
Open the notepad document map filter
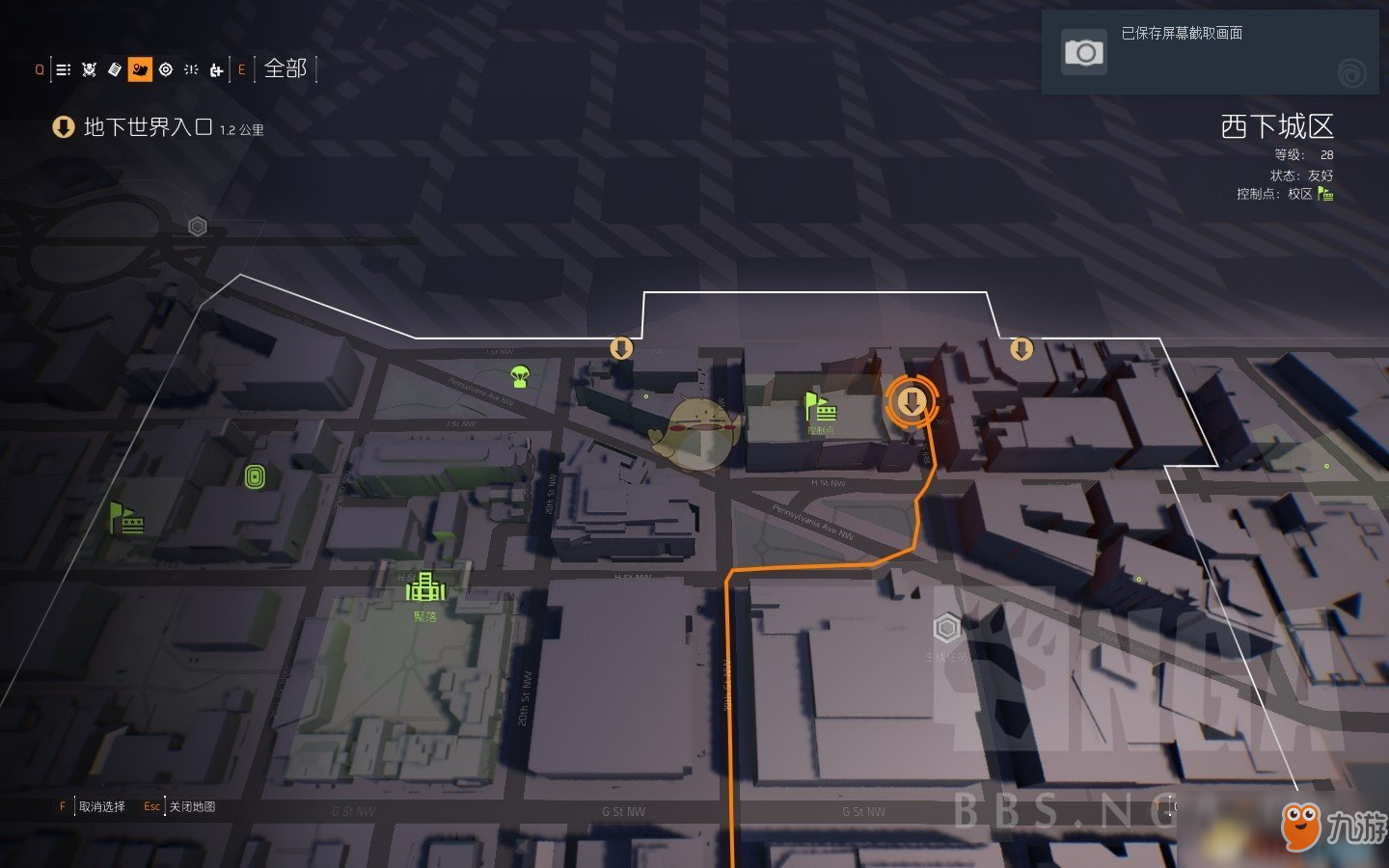115,69
